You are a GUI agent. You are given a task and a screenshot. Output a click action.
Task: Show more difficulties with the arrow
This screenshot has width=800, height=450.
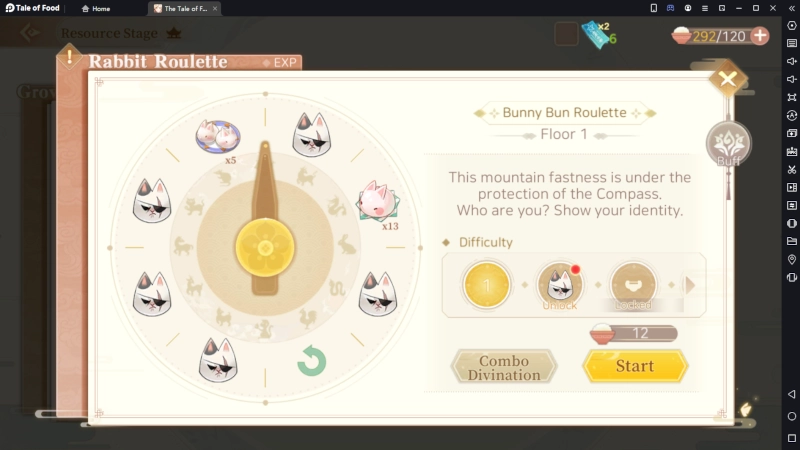click(x=690, y=285)
